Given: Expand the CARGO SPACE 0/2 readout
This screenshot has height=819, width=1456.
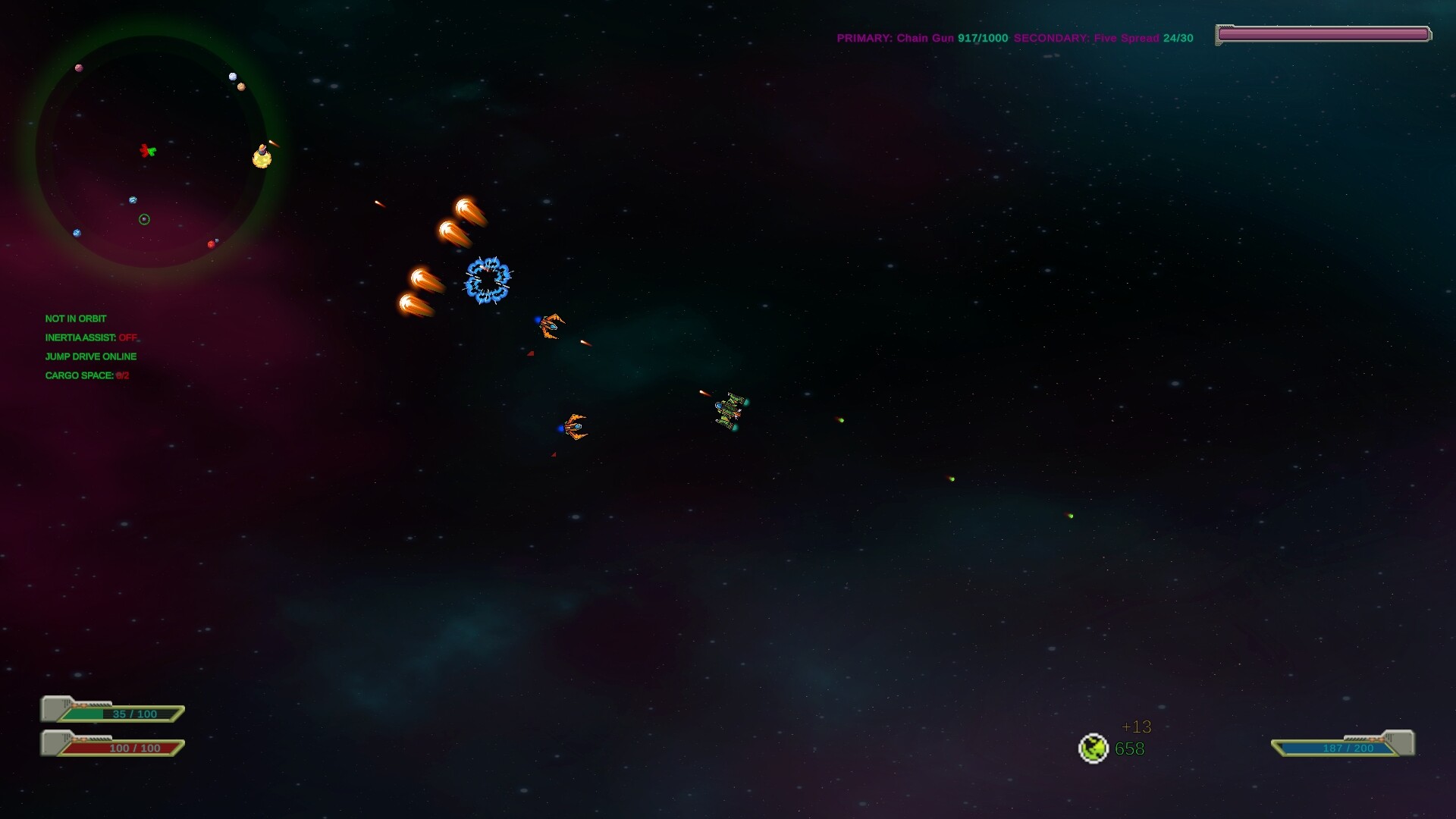Looking at the screenshot, I should (86, 375).
